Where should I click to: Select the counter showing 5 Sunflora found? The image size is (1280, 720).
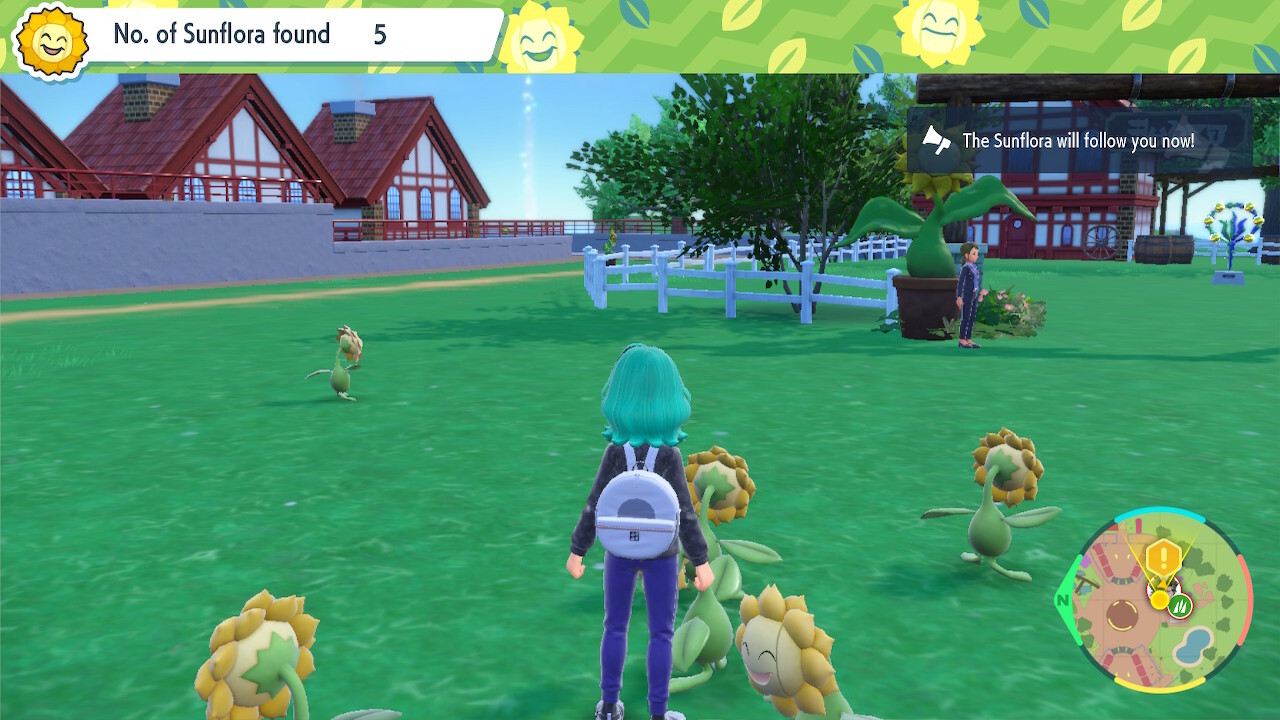[380, 35]
